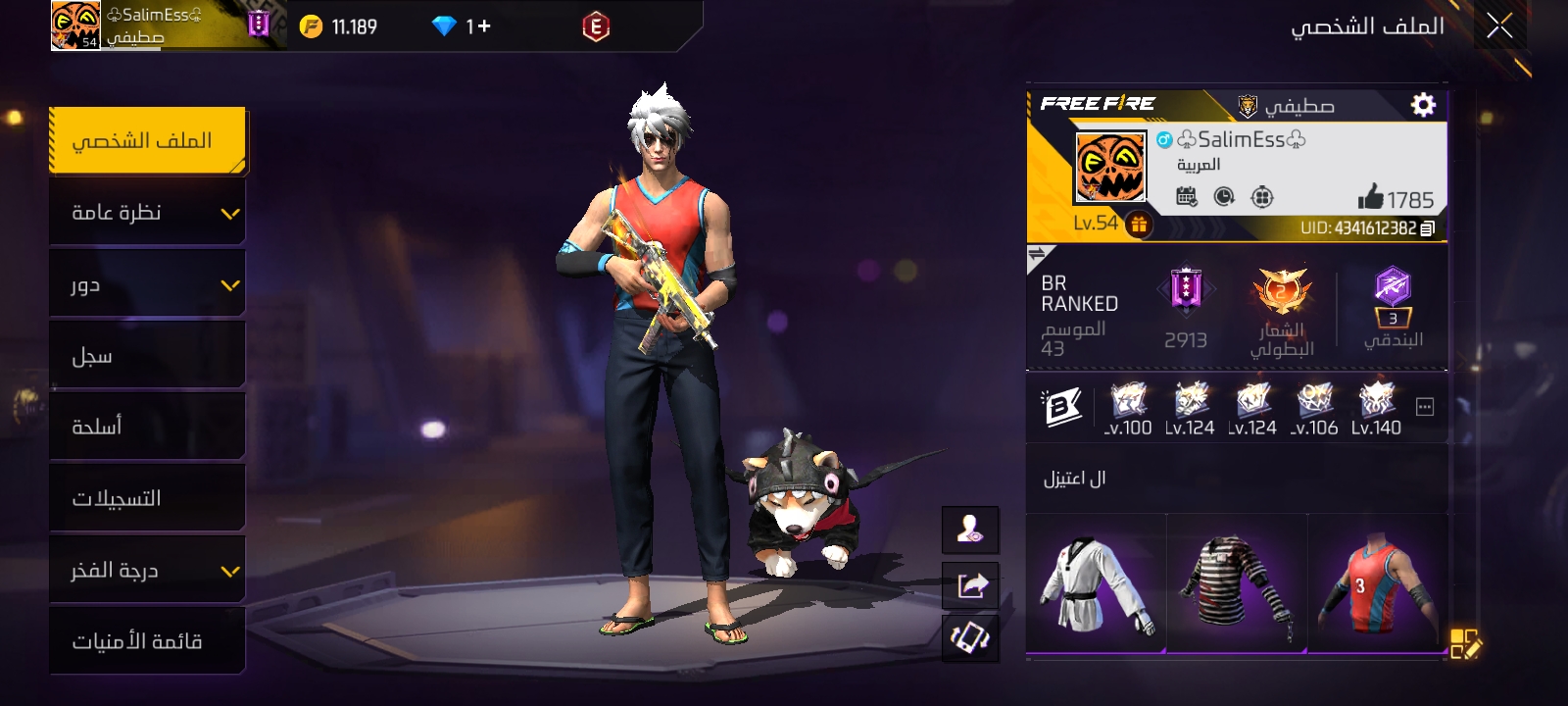Open the أسلحة weapons section

(x=147, y=427)
